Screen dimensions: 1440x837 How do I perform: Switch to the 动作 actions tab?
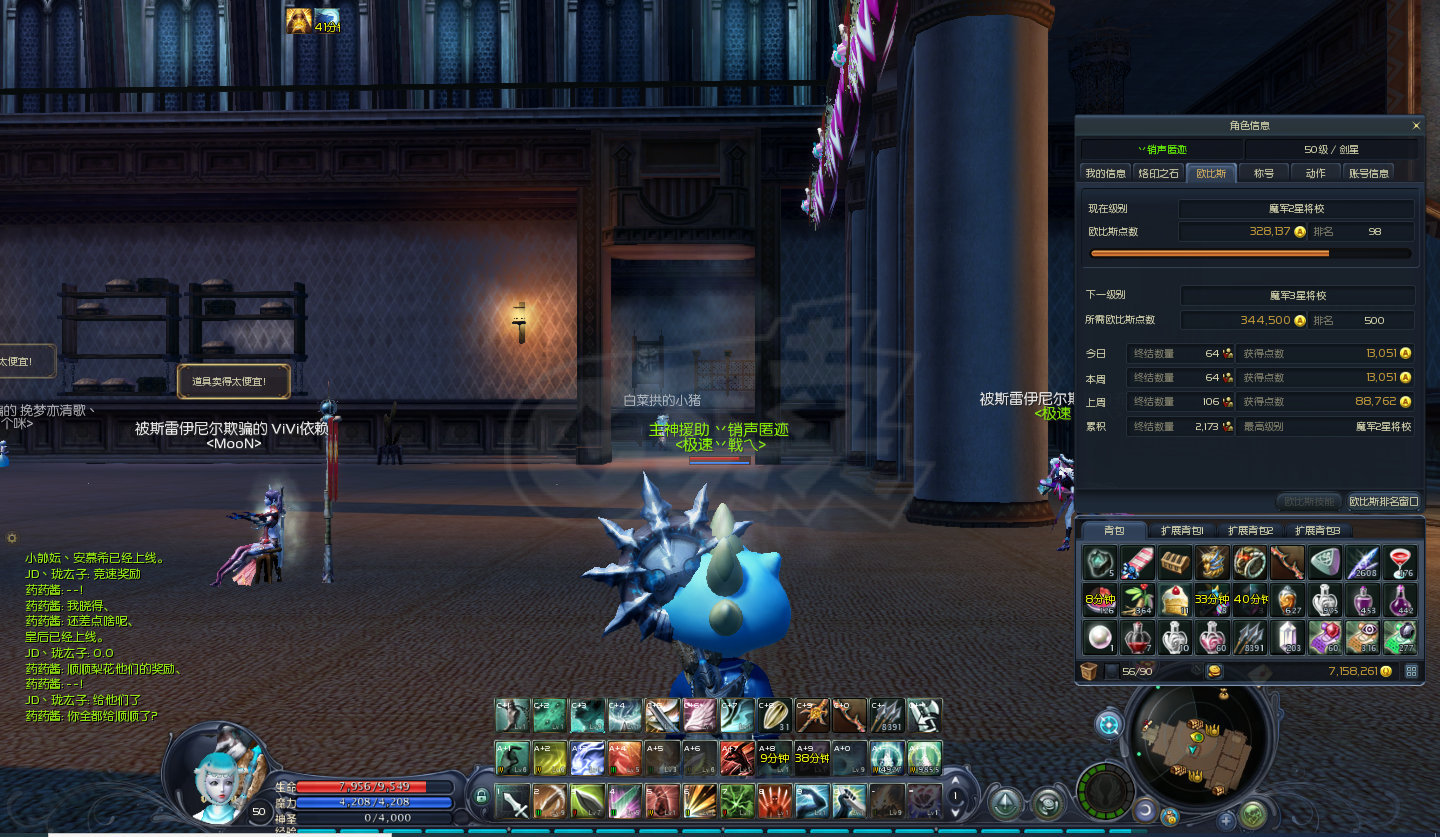[x=1315, y=173]
